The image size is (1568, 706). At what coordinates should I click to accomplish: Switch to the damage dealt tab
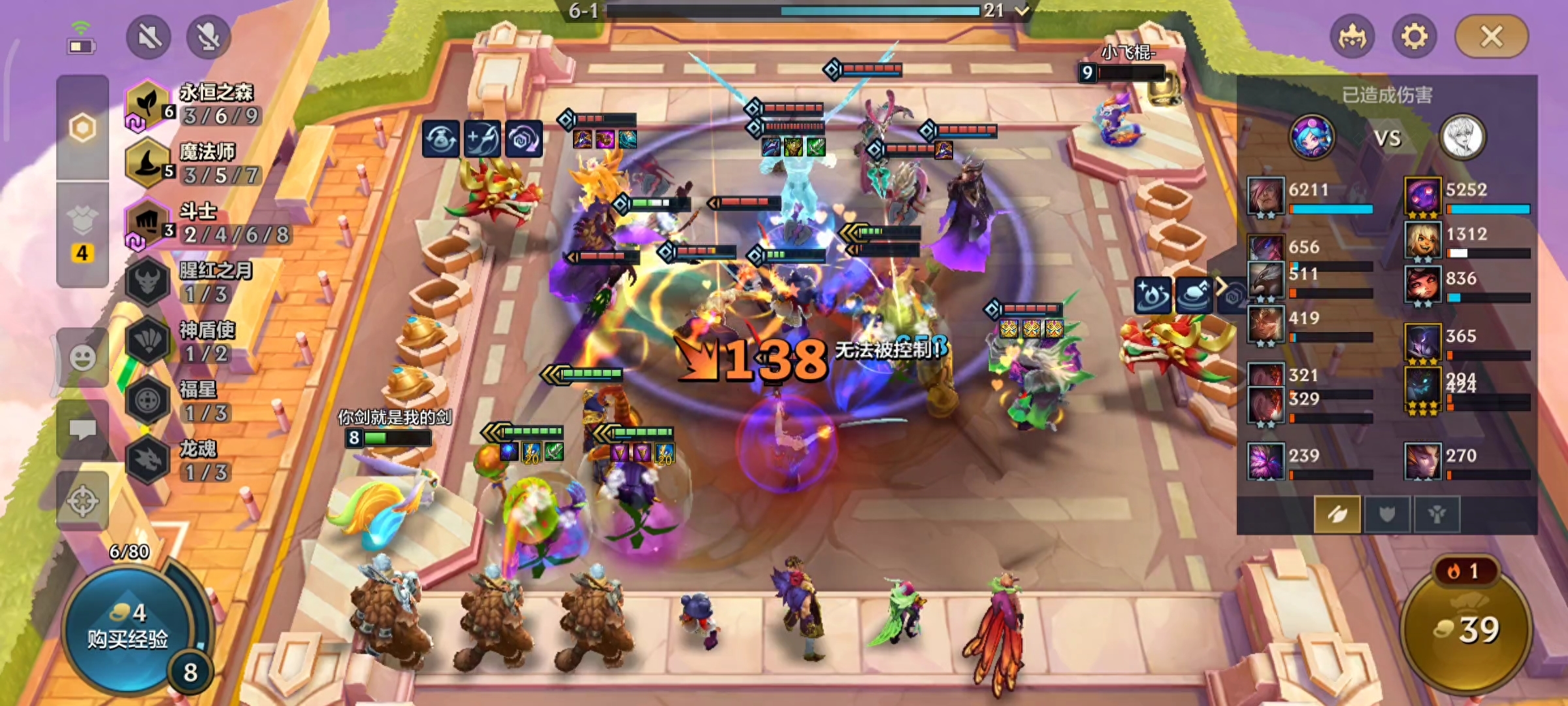(x=1337, y=514)
